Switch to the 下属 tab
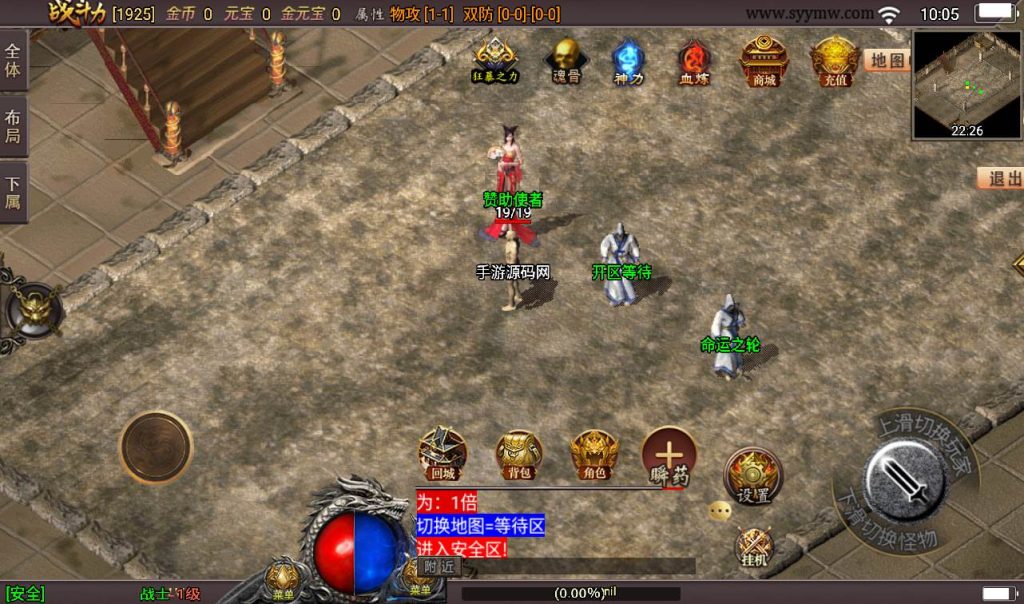 [x=13, y=192]
